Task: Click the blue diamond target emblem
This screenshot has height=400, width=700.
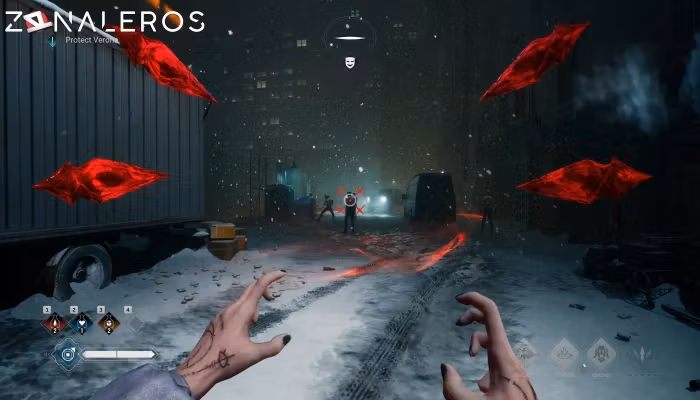Action: coord(67,353)
